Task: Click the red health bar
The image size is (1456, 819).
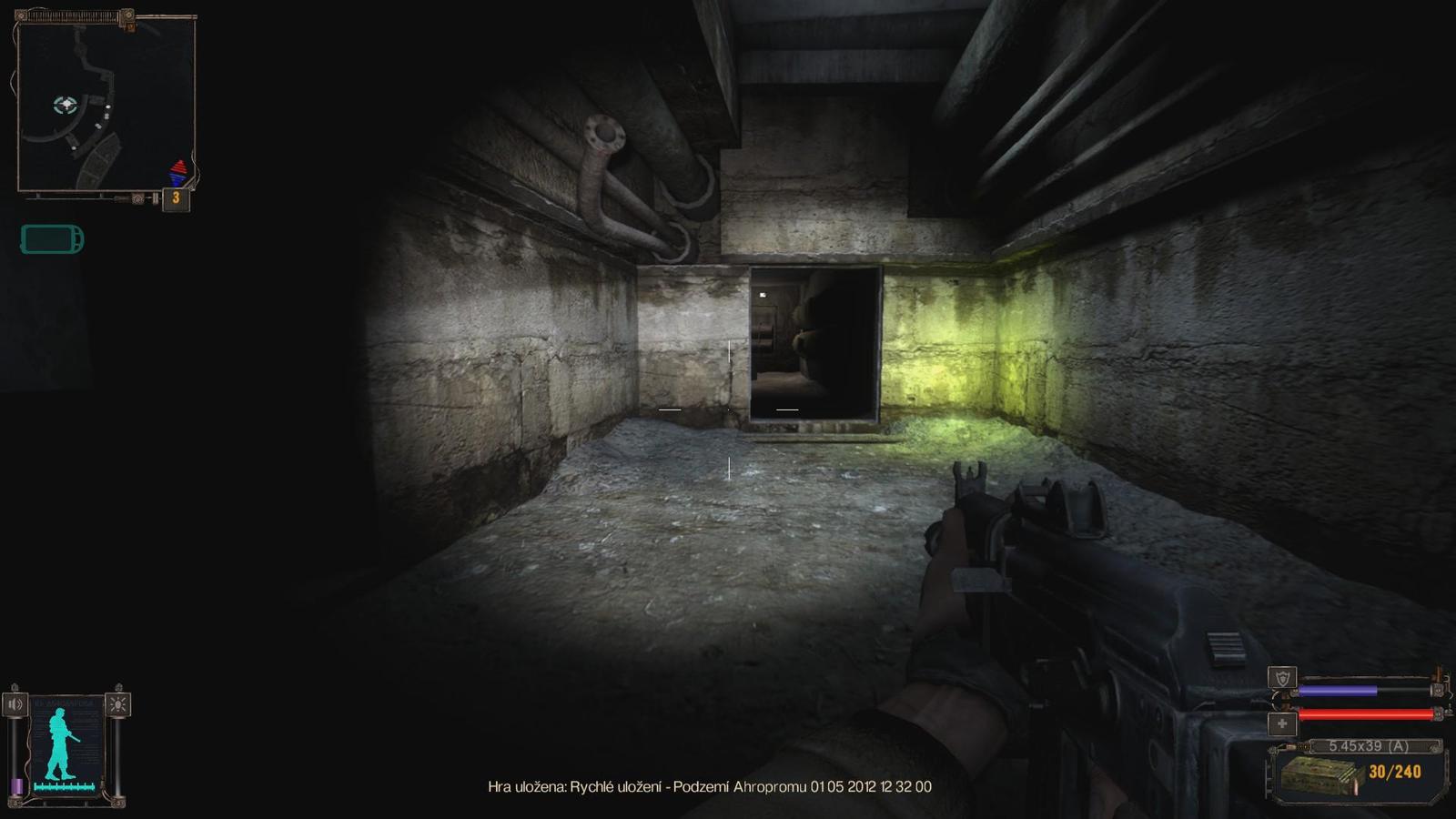Action: coord(1365,715)
